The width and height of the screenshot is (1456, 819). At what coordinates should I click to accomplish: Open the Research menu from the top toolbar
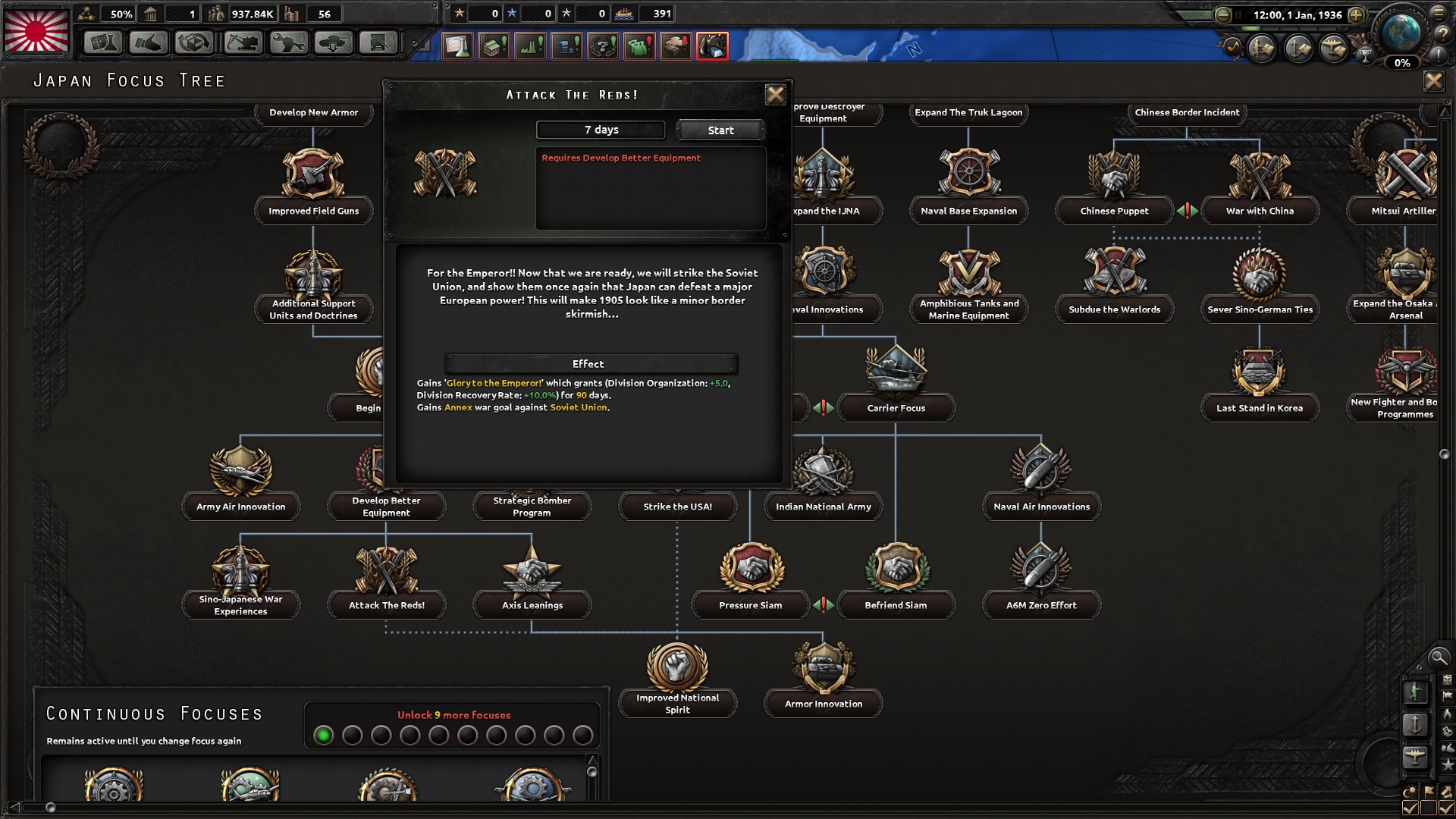tap(102, 43)
